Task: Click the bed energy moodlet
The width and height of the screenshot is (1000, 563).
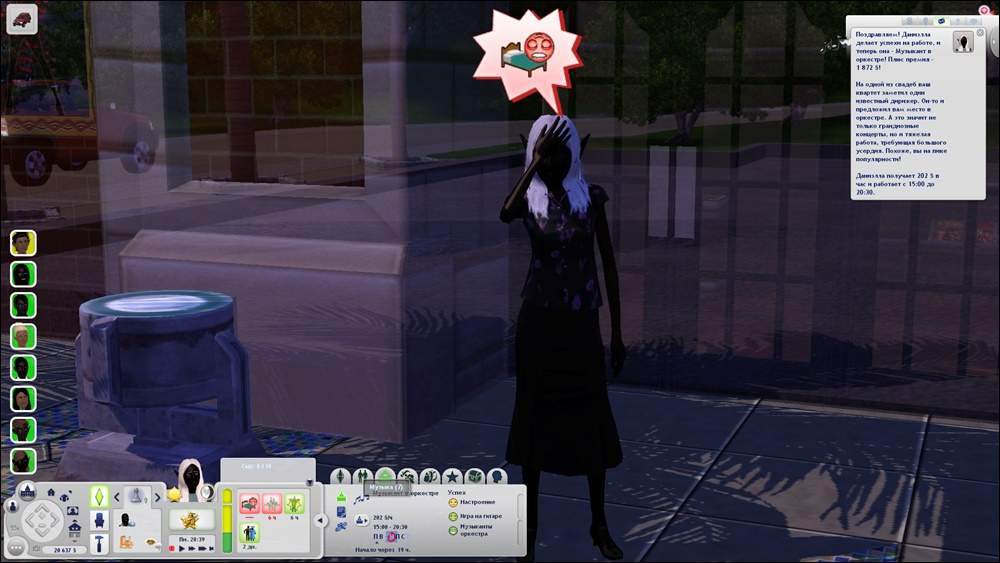Action: 249,504
